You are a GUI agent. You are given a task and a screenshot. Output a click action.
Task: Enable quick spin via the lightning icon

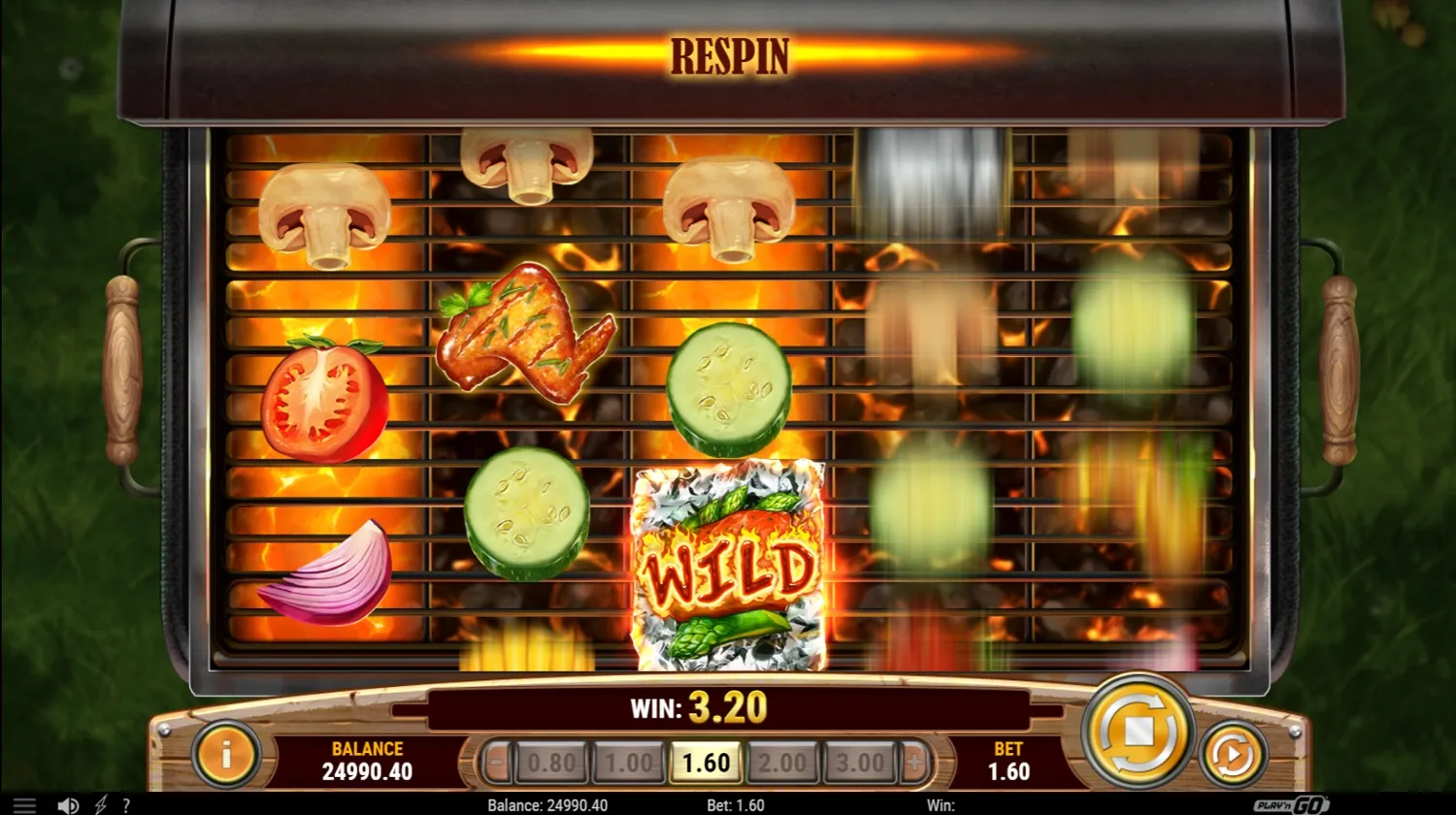102,805
